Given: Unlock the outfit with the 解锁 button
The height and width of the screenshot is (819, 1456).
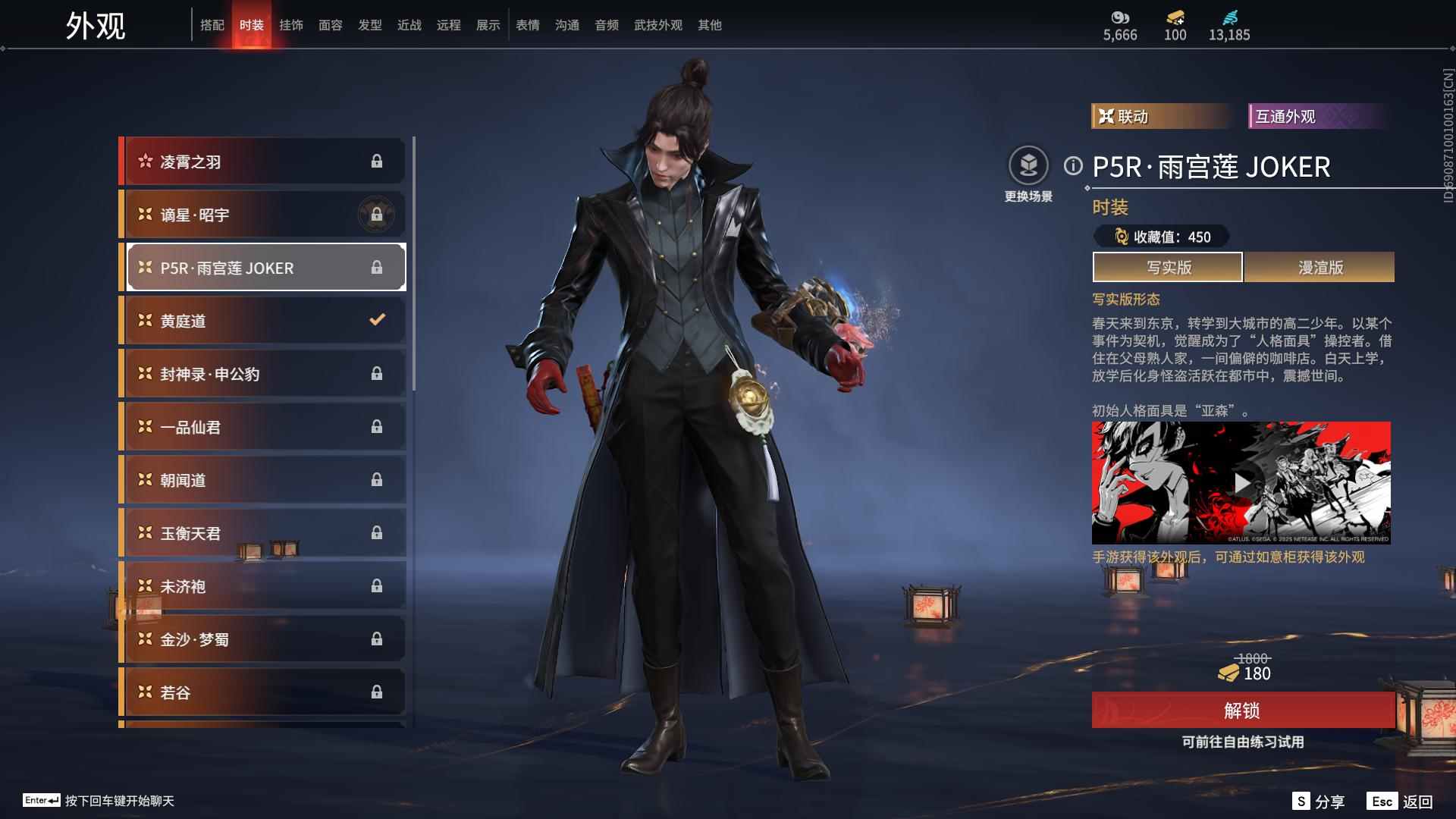Looking at the screenshot, I should (1242, 711).
